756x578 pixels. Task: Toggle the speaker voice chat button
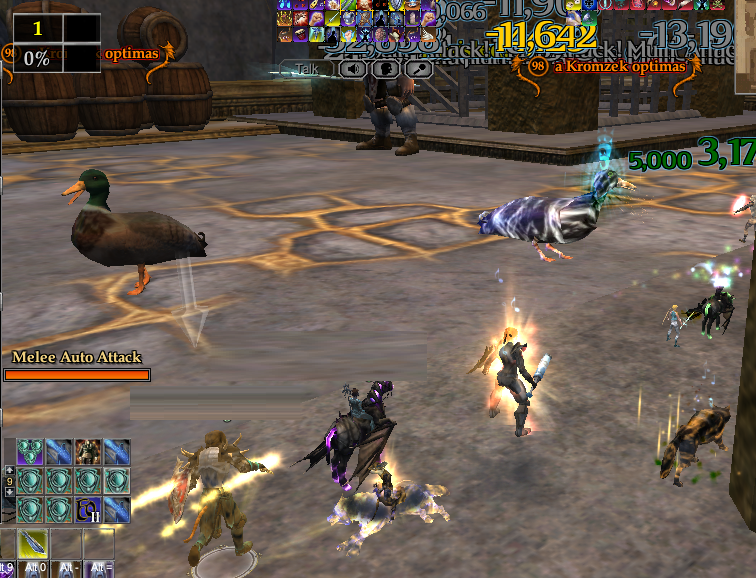(x=352, y=69)
